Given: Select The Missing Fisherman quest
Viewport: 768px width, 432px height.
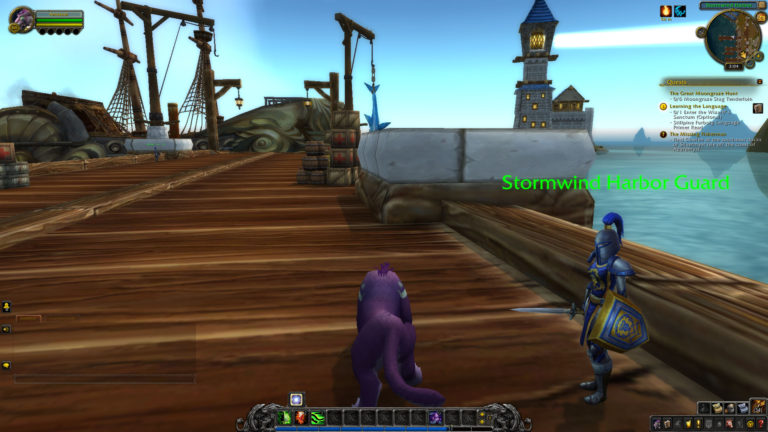Looking at the screenshot, I should [700, 134].
